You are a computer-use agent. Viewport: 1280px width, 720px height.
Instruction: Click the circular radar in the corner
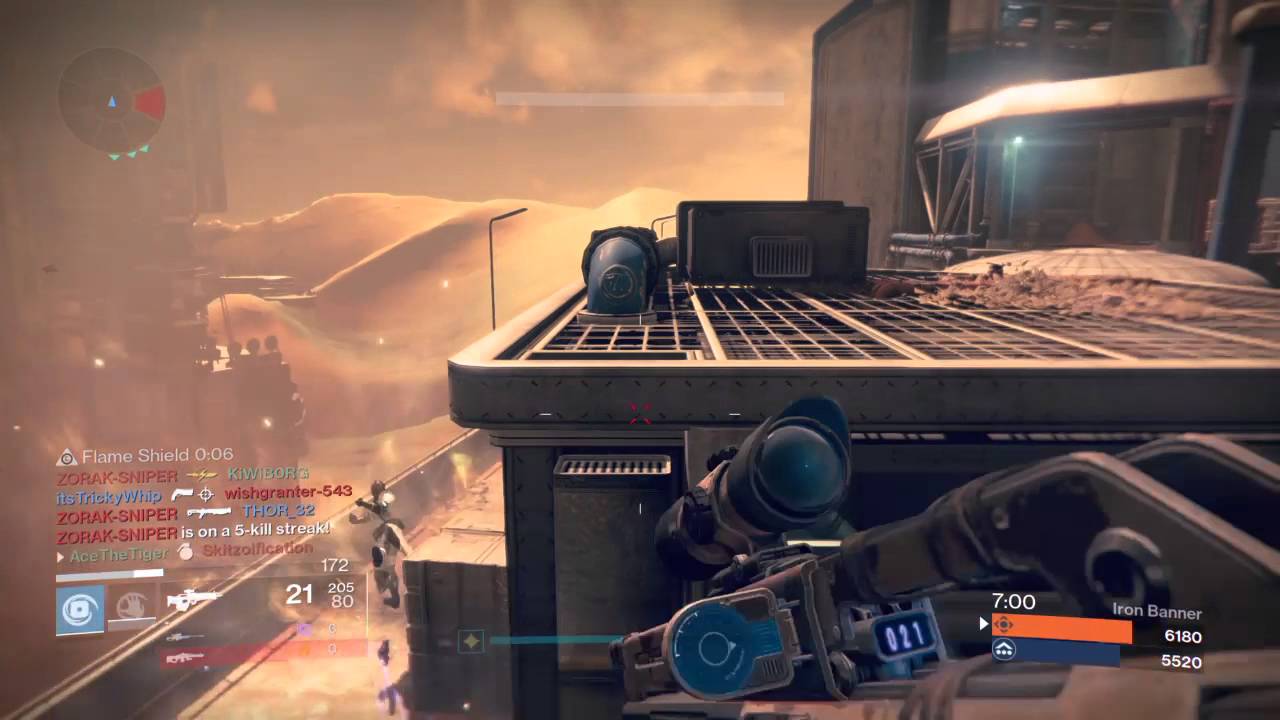[111, 101]
